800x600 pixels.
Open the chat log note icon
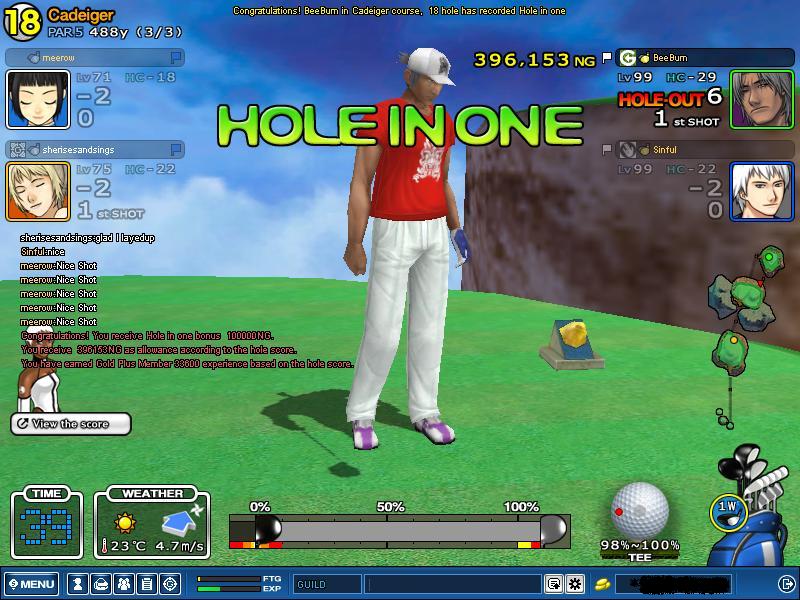554,584
